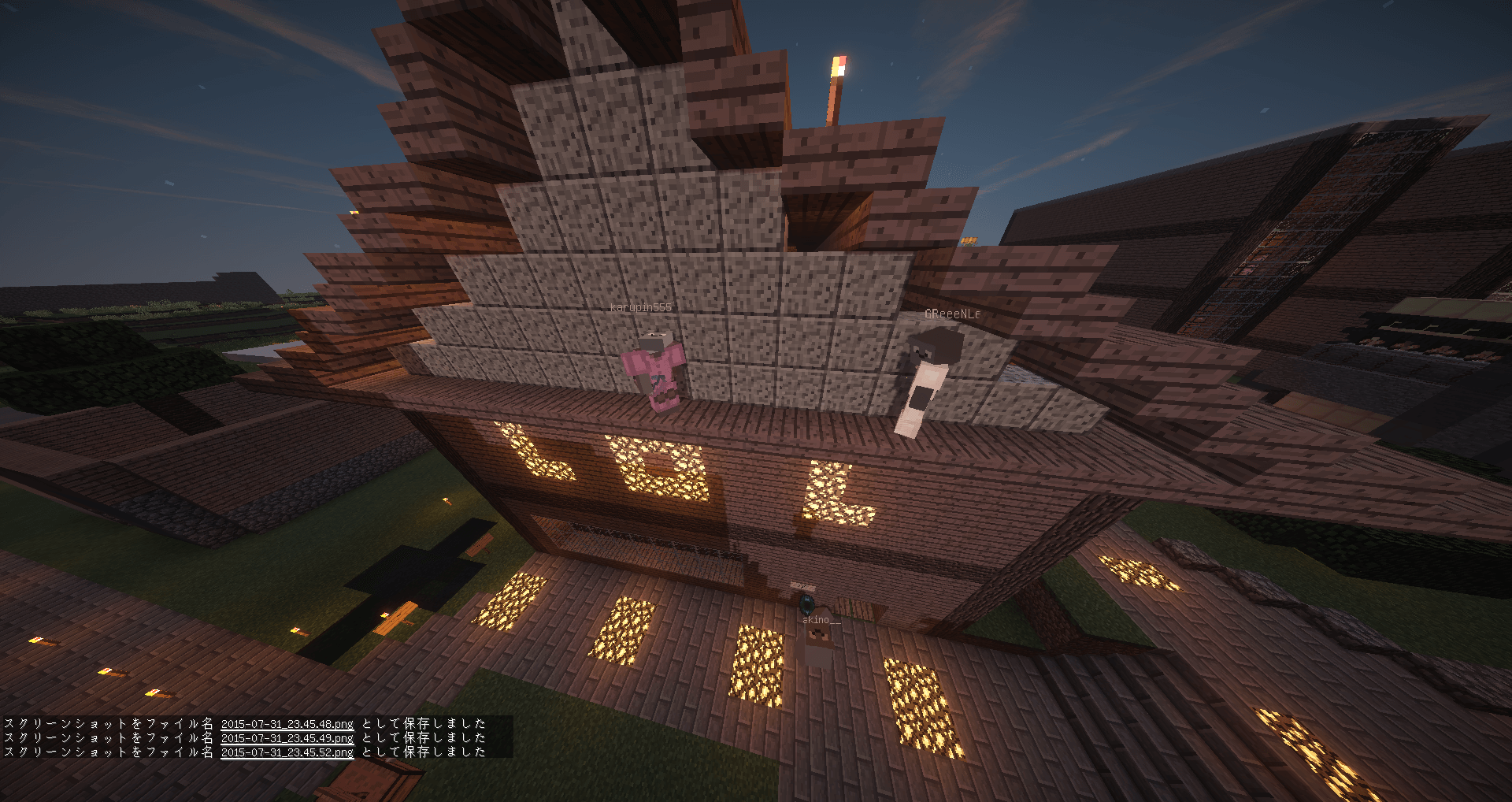Open the 2015-07-31_23.45.48.png screenshot link
Image resolution: width=1512 pixels, height=802 pixels.
(287, 723)
